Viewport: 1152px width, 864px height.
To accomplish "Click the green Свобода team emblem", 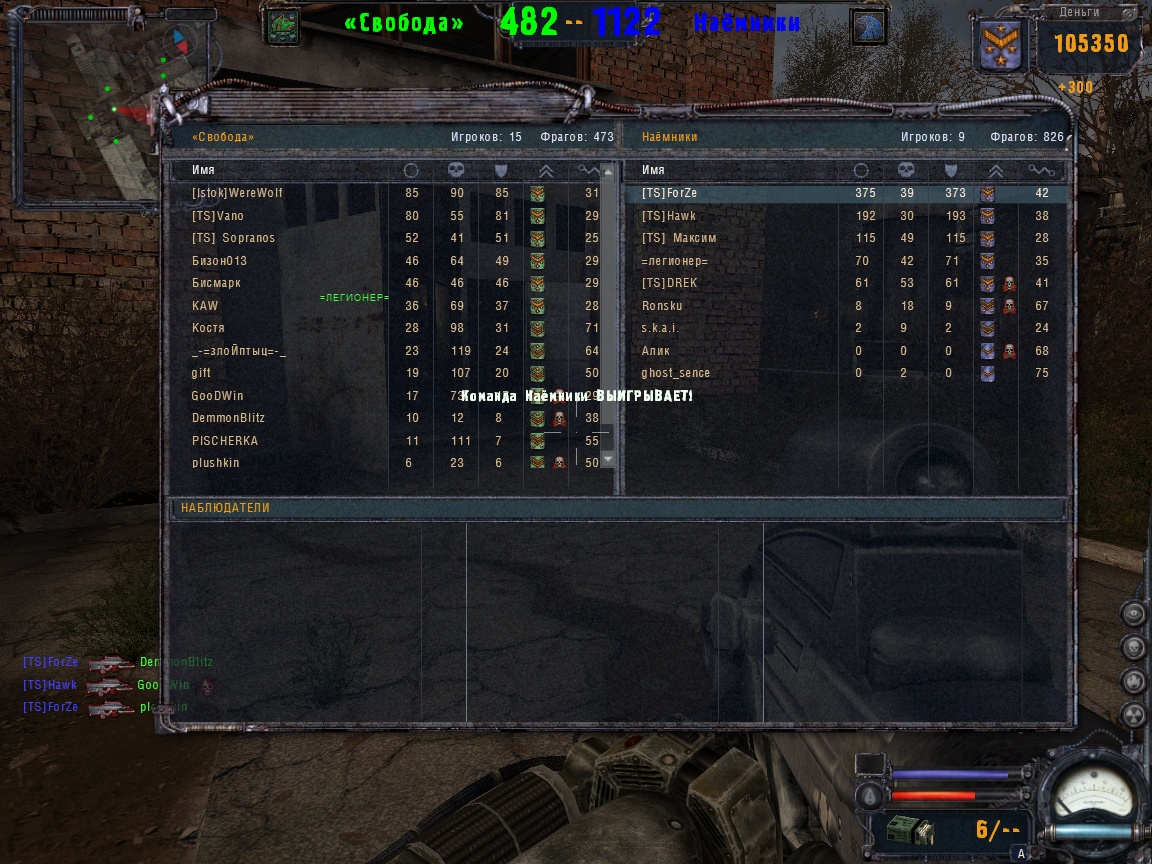I will [x=282, y=26].
